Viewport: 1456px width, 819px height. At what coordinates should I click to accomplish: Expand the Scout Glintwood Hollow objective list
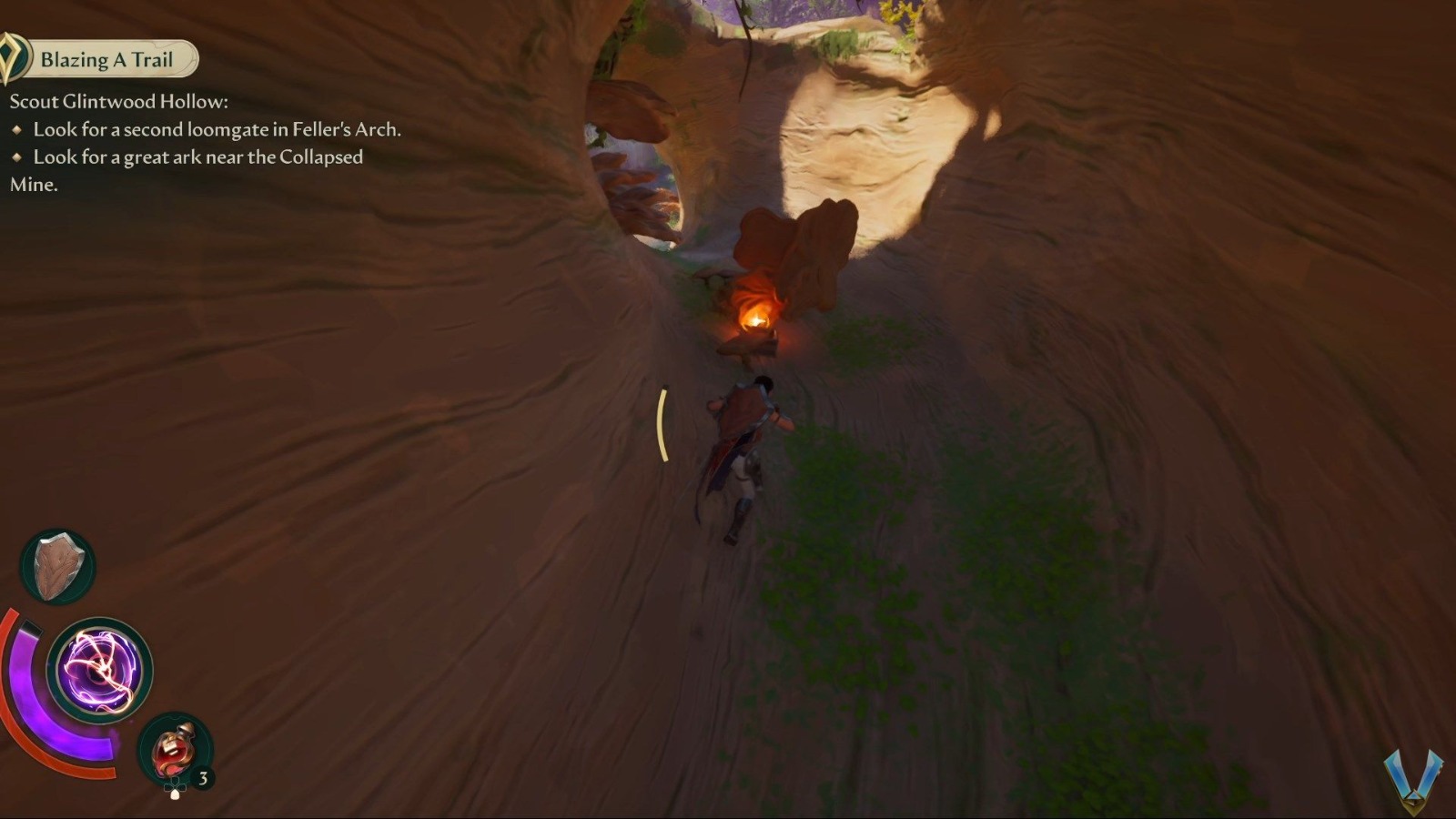point(119,103)
